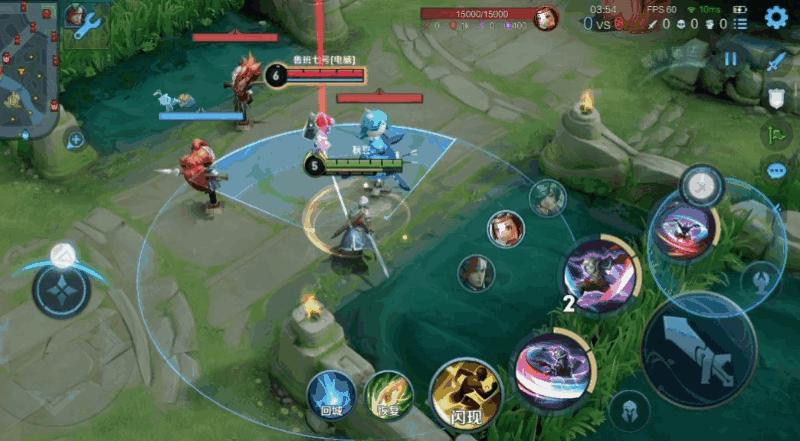Screen dimensions: 800x441
Task: Open the wrench icon beside the minimap
Action: pyautogui.click(x=87, y=24)
